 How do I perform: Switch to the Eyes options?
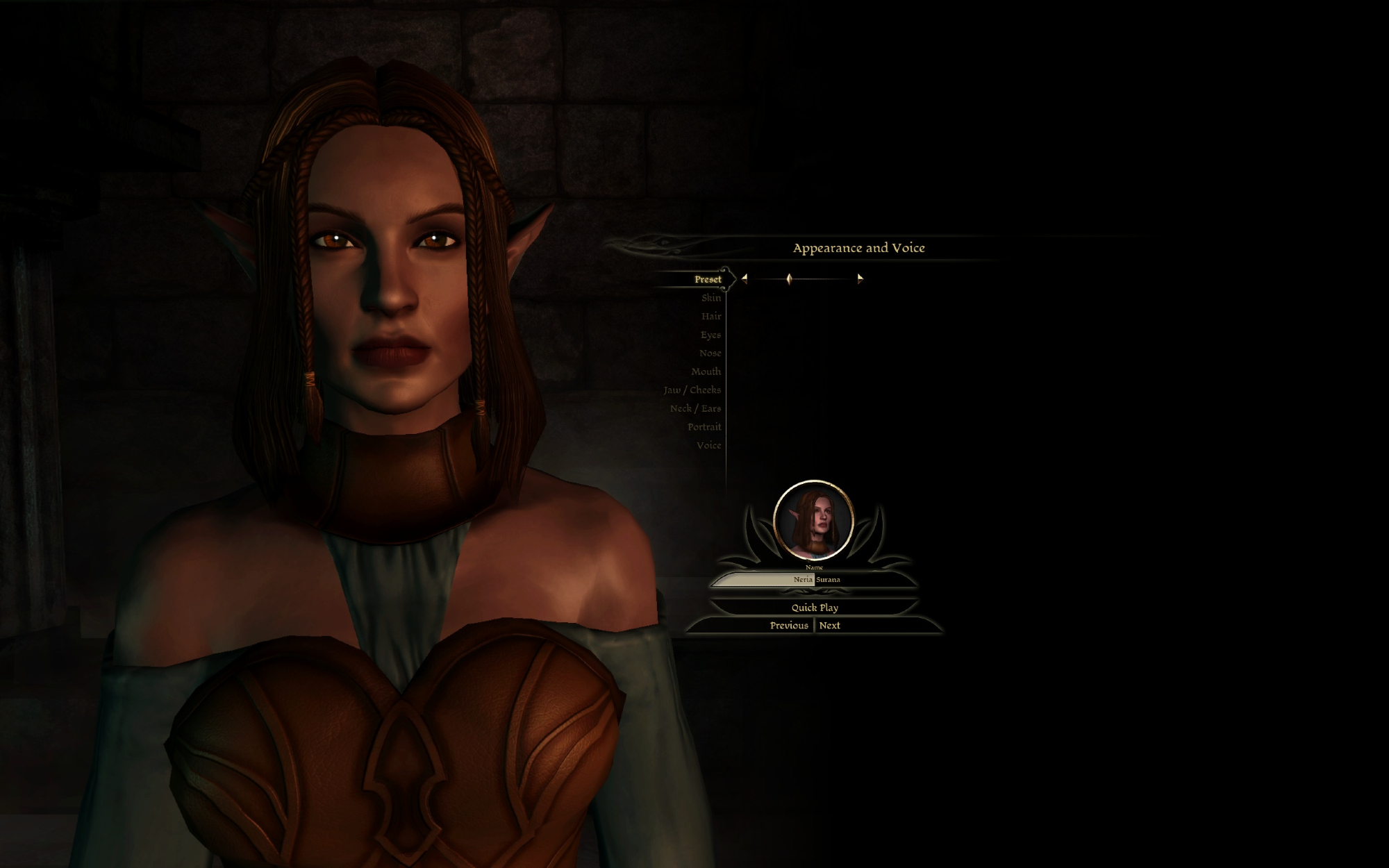[x=710, y=335]
